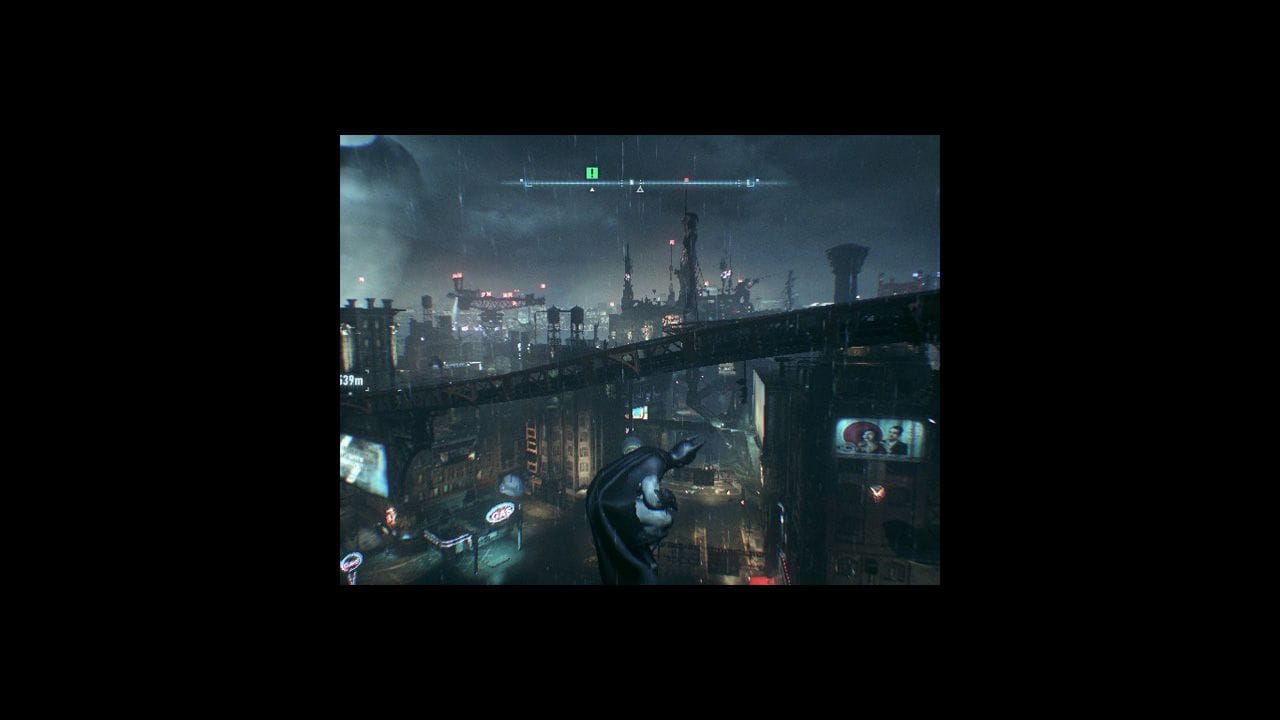Click the small white tick near compass center
This screenshot has height=720, width=1280.
pyautogui.click(x=631, y=182)
